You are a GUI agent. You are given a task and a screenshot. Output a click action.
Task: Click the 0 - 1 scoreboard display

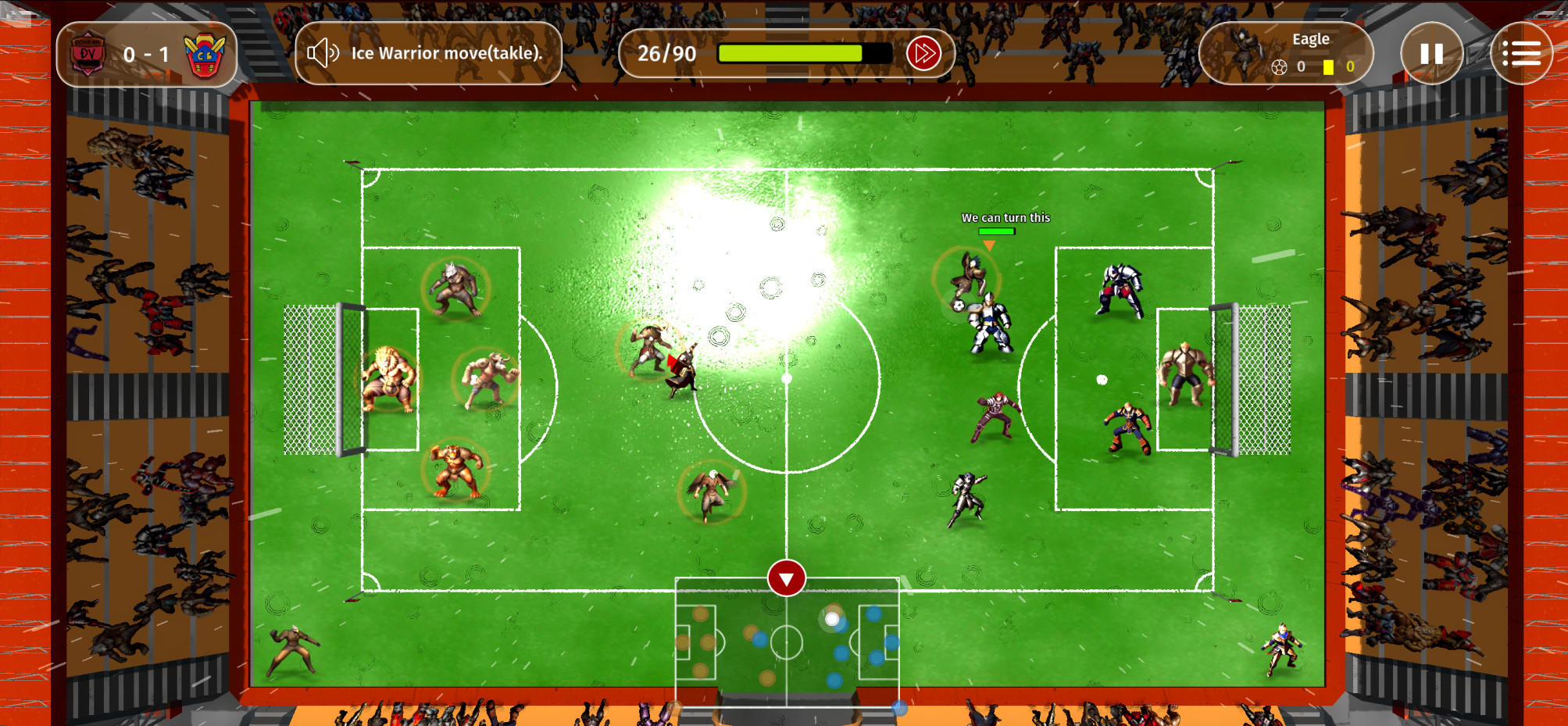(x=146, y=53)
